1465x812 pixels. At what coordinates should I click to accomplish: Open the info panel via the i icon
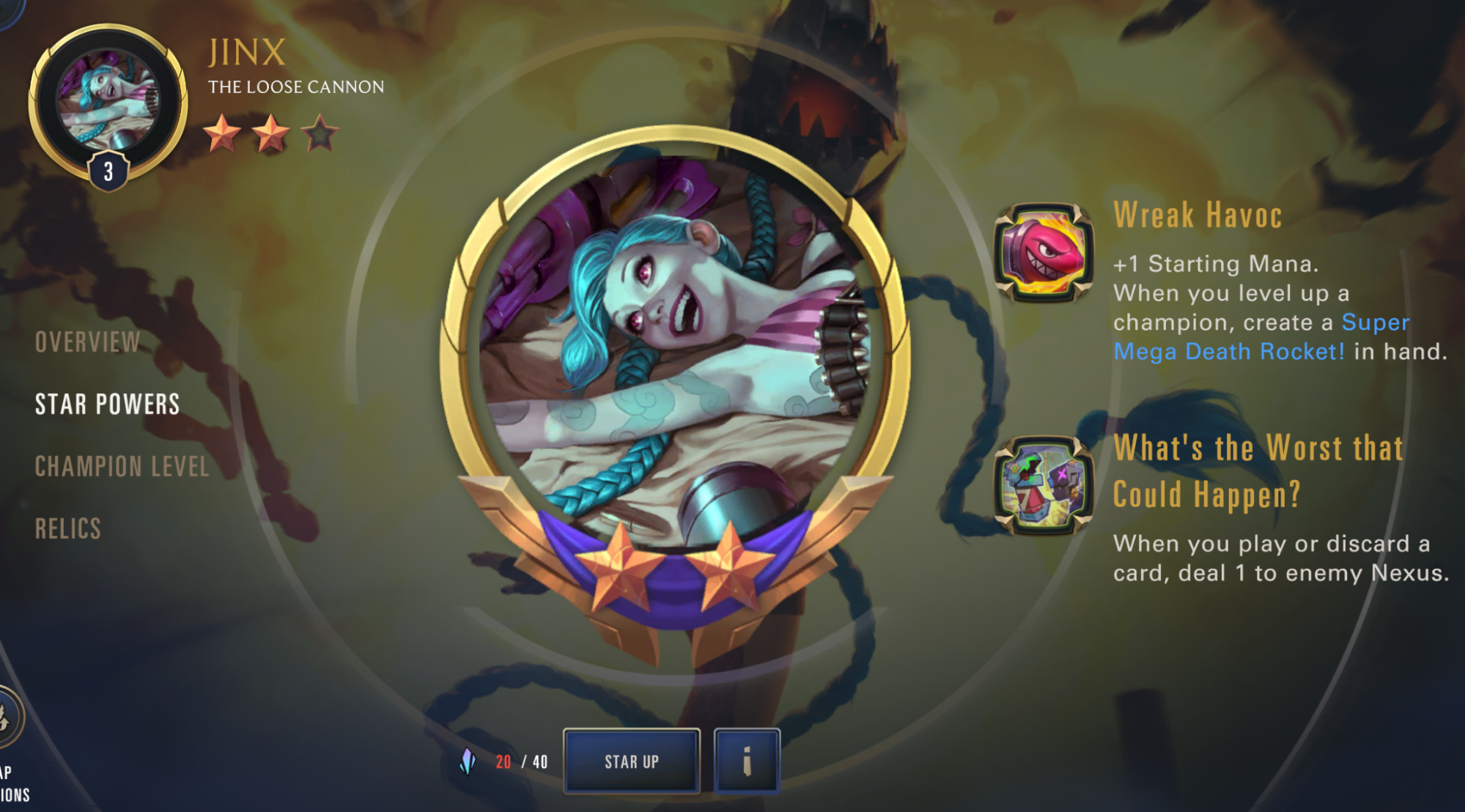coord(746,762)
